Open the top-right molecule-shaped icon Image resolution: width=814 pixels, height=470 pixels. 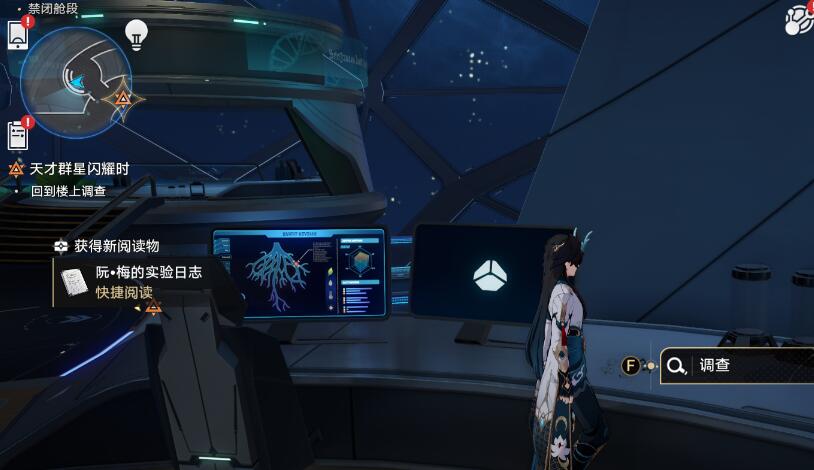[x=800, y=18]
